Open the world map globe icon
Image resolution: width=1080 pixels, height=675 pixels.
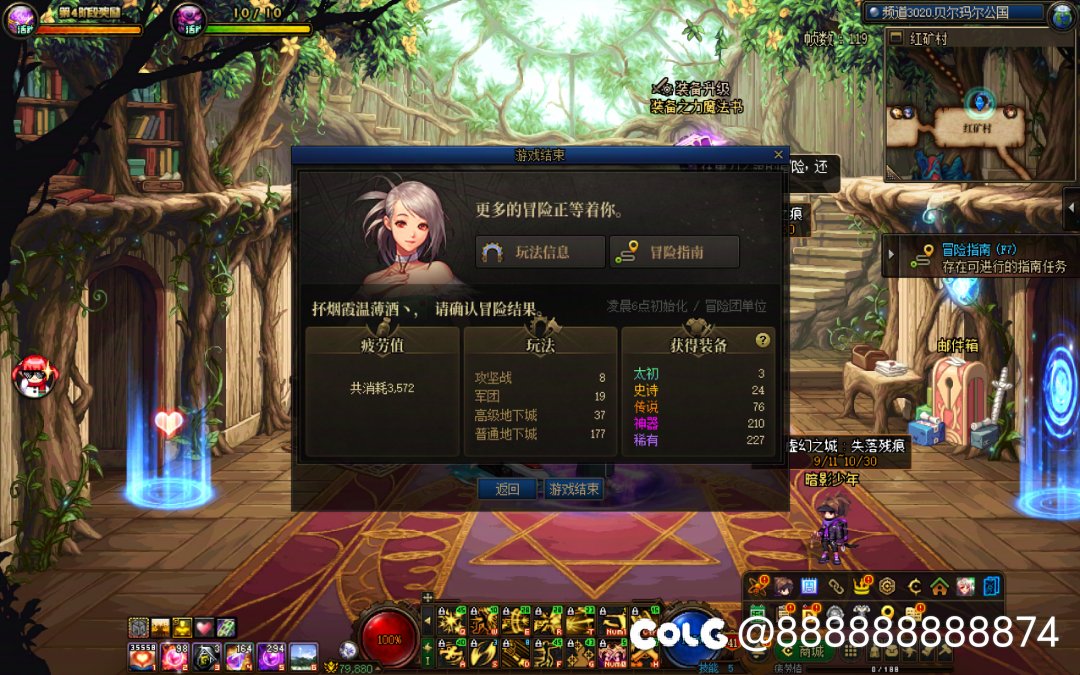(1061, 14)
